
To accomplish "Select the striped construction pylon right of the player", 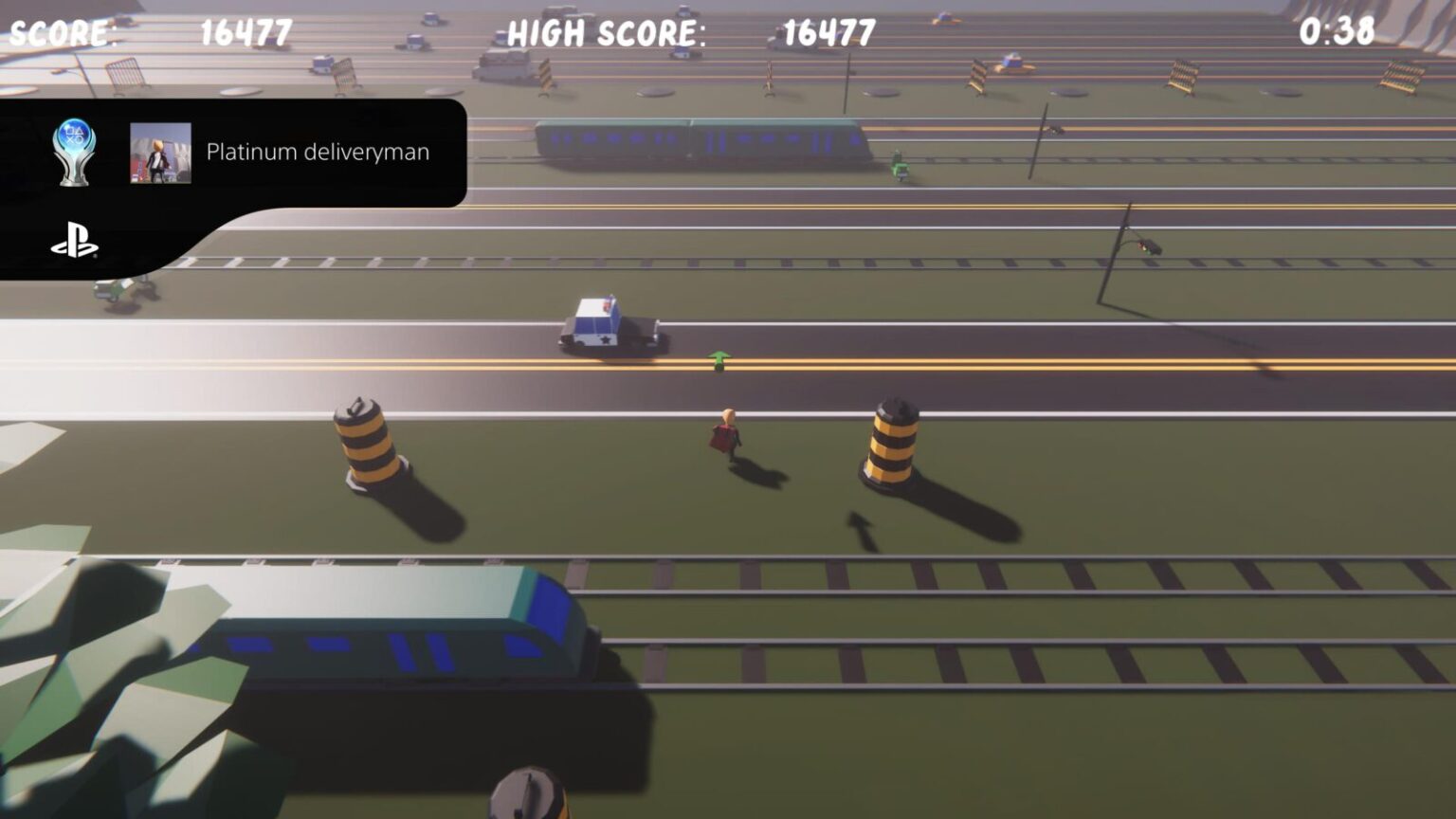I will (892, 441).
